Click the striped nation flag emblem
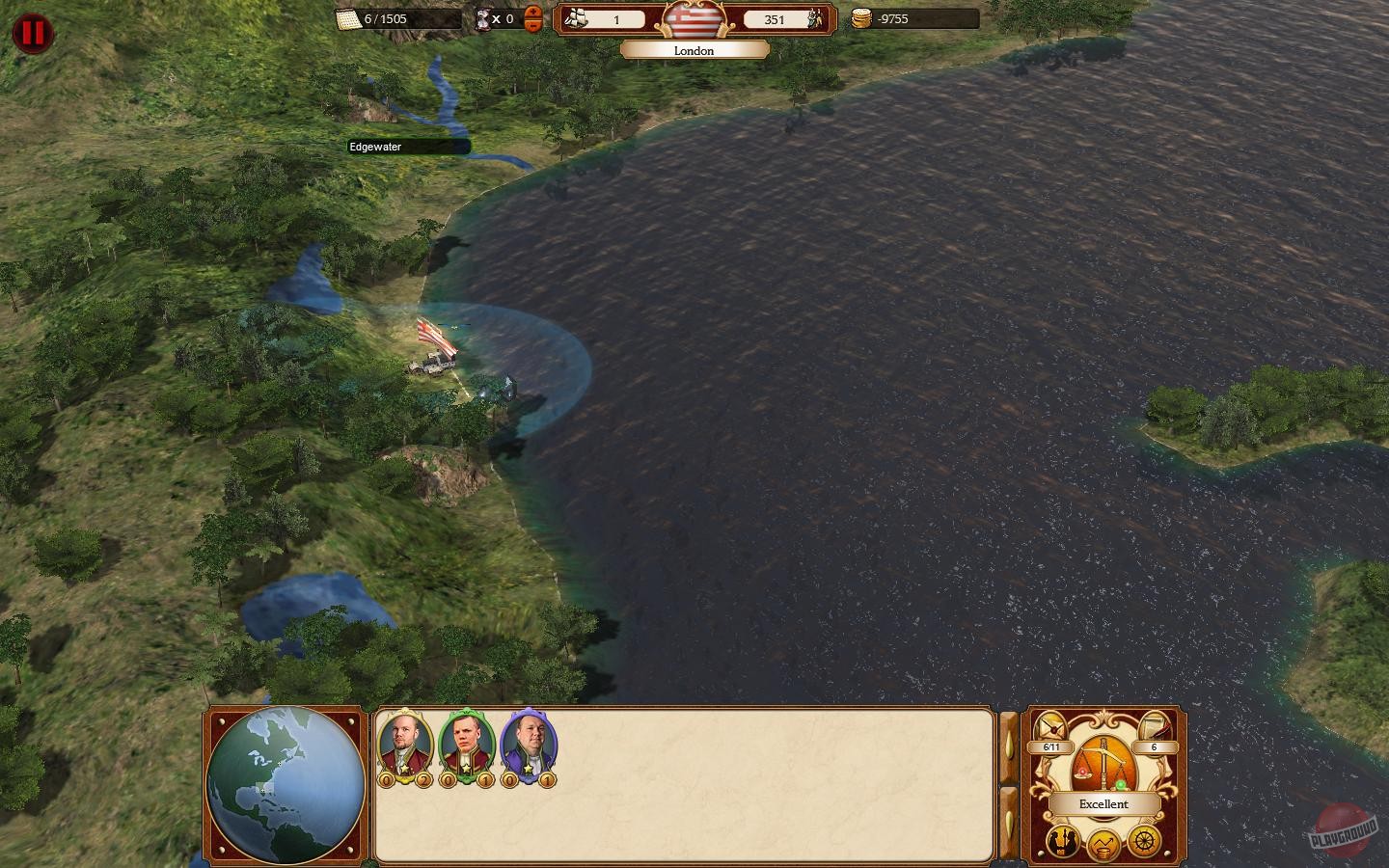 (694, 20)
